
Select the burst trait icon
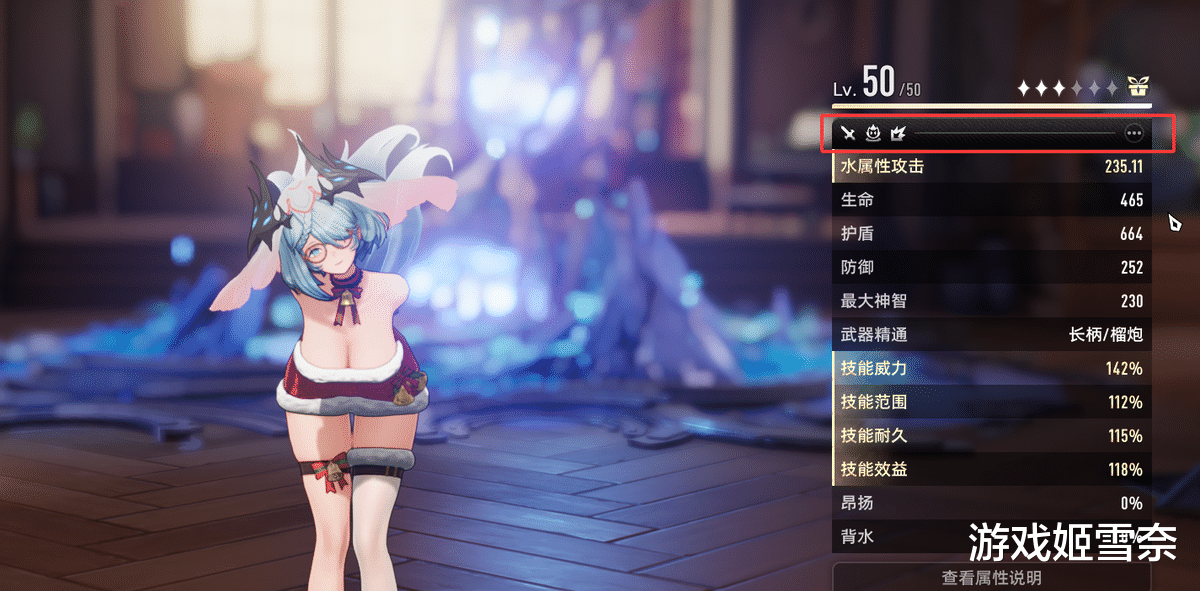coord(897,132)
